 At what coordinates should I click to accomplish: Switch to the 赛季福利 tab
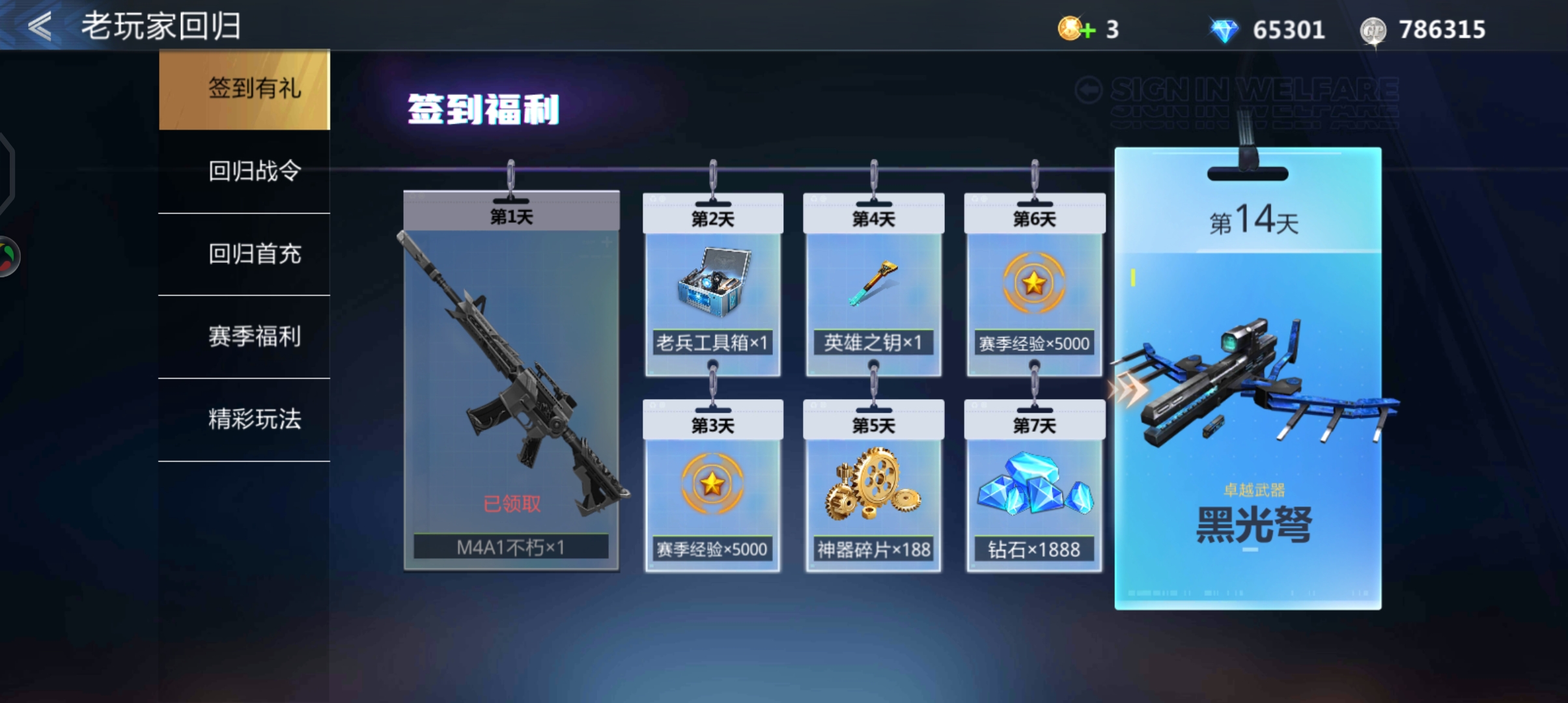point(254,337)
